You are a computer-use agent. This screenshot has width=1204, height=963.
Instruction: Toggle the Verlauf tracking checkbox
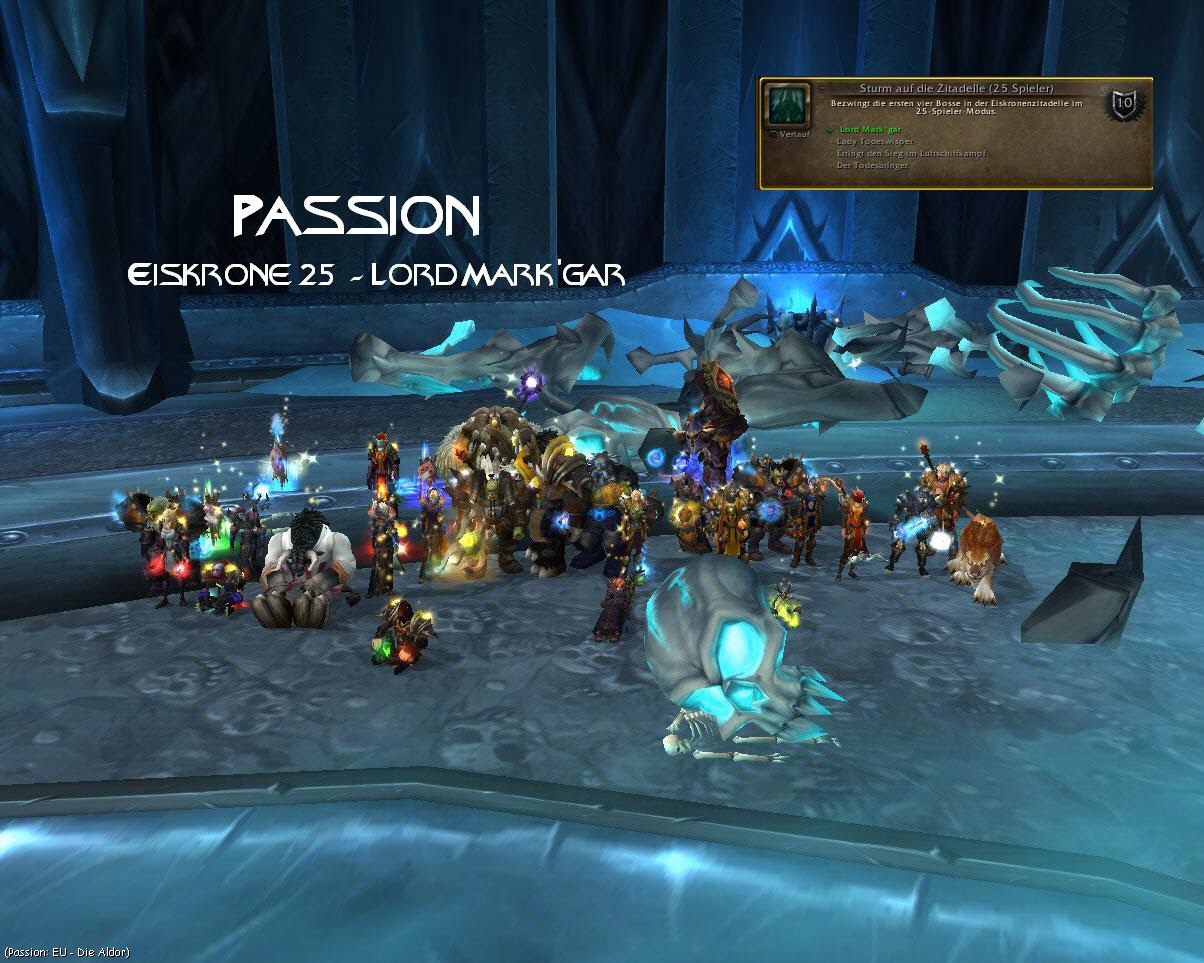coord(771,132)
